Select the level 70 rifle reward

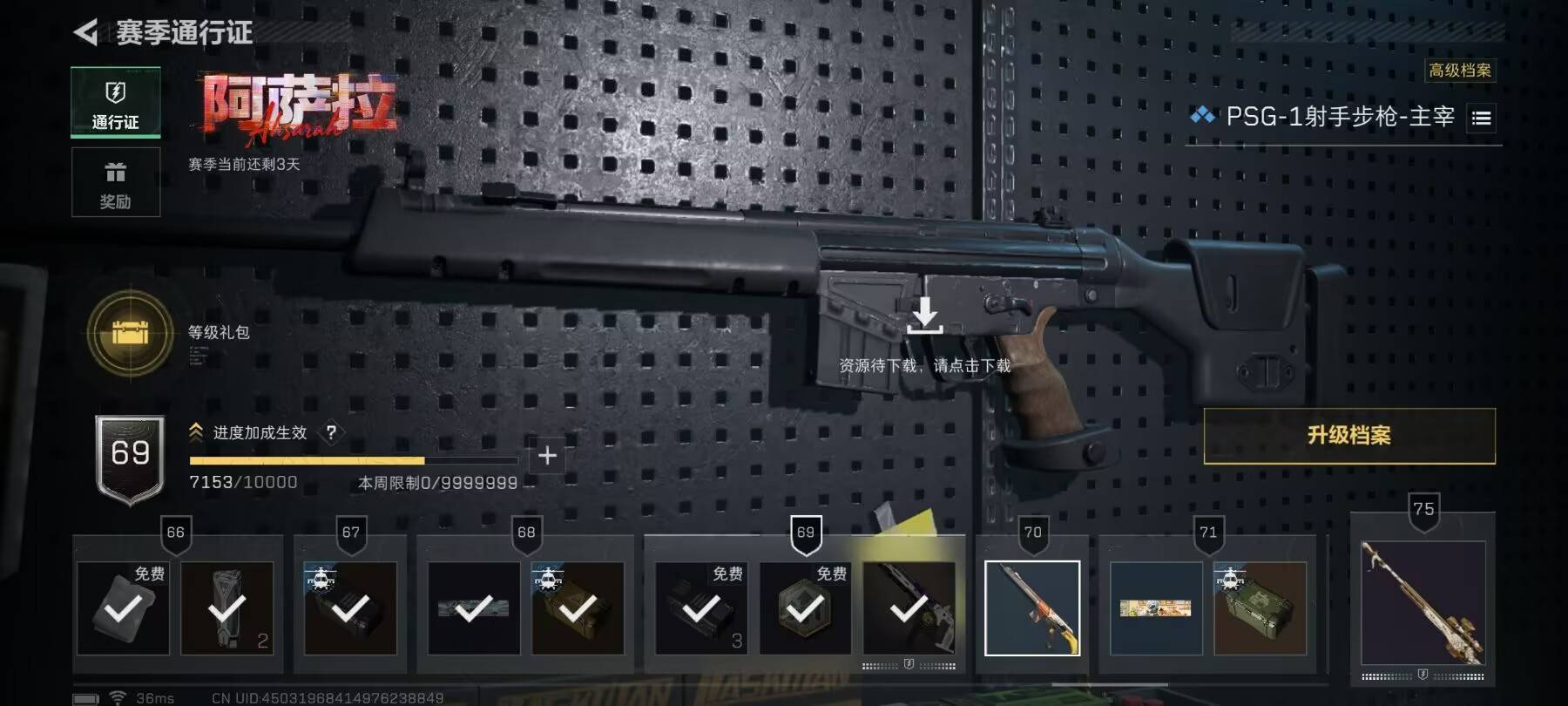click(1031, 608)
